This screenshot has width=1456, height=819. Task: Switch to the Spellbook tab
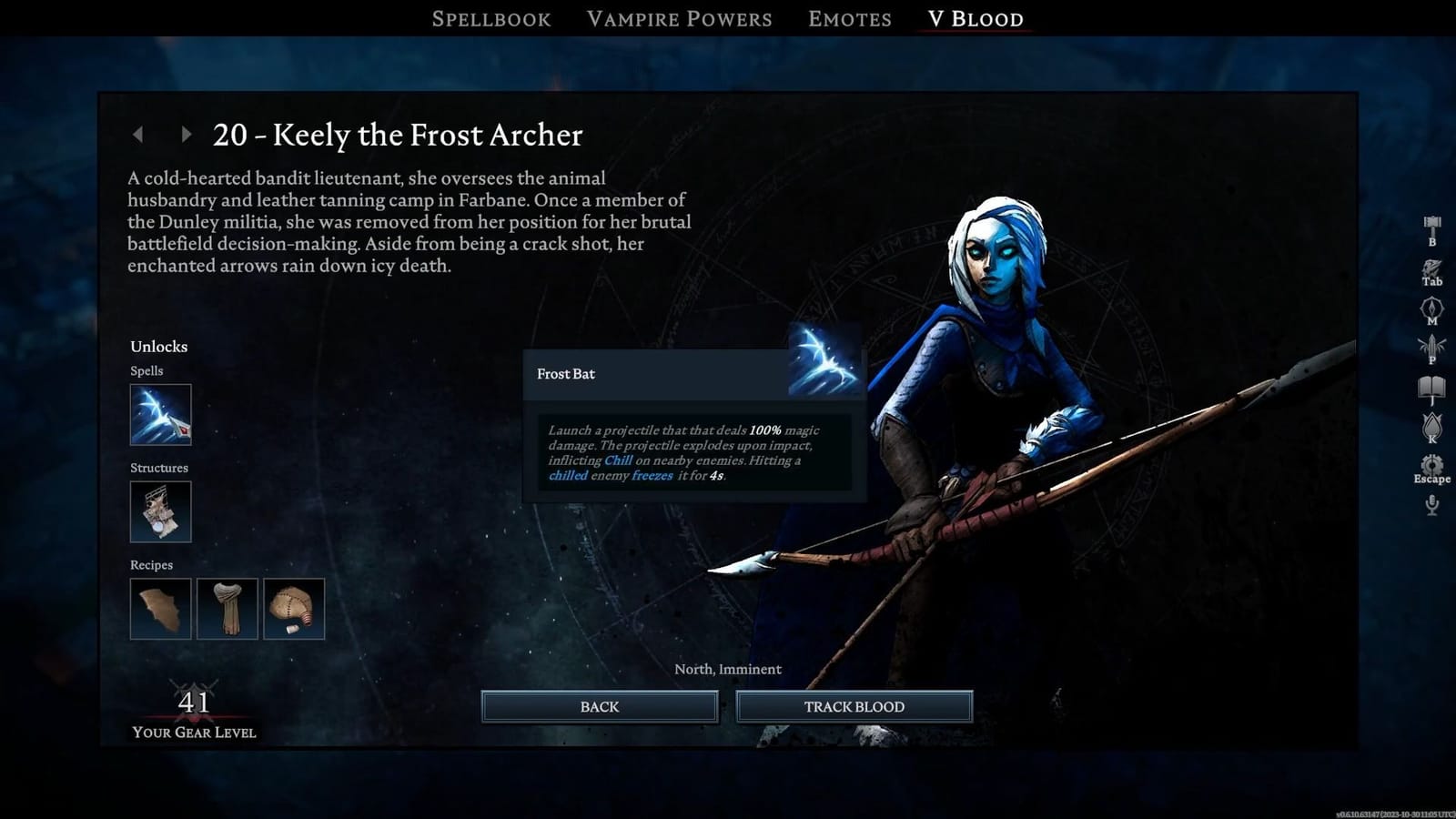[492, 18]
